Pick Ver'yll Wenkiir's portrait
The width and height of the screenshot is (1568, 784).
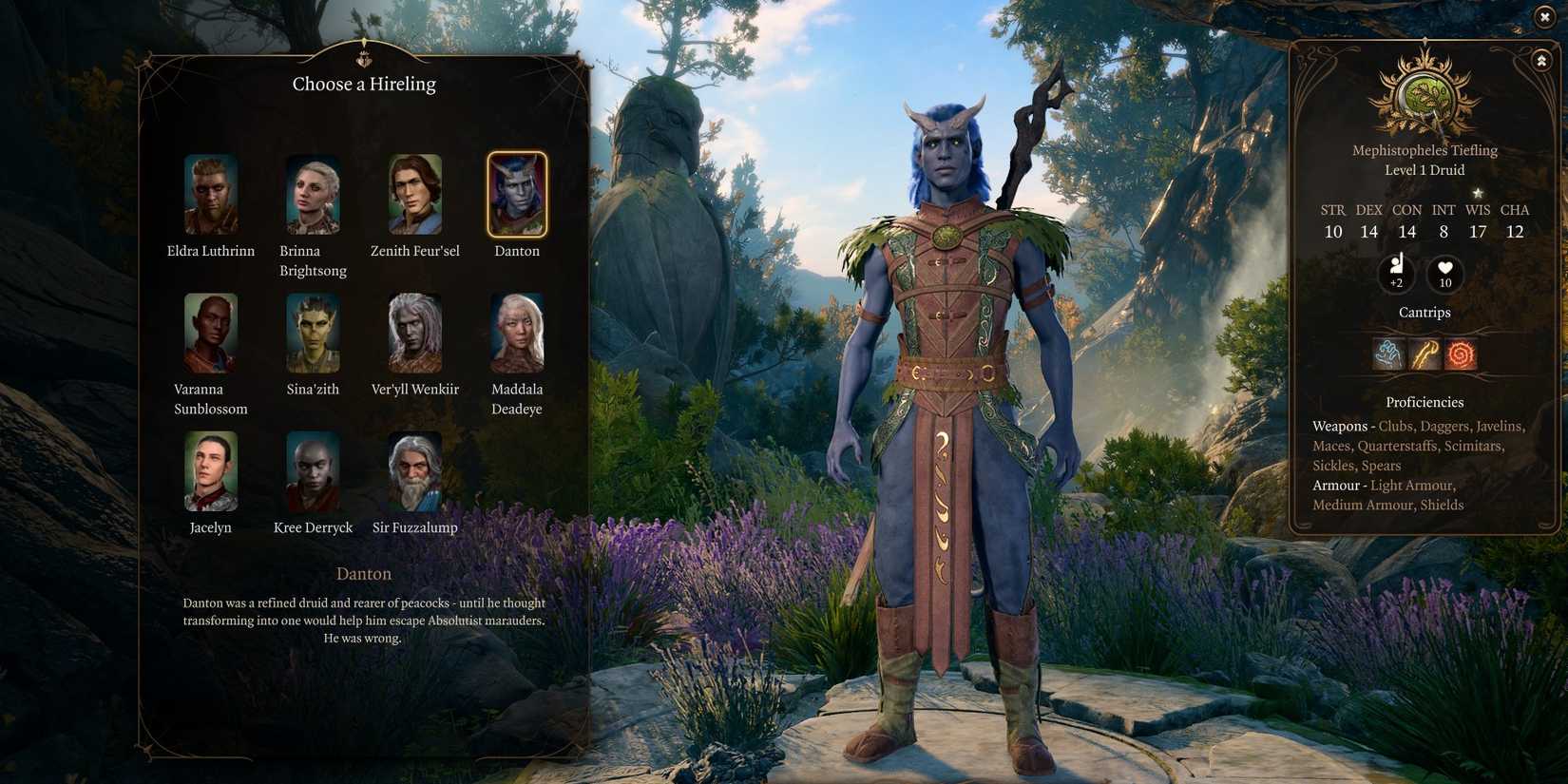coord(415,333)
